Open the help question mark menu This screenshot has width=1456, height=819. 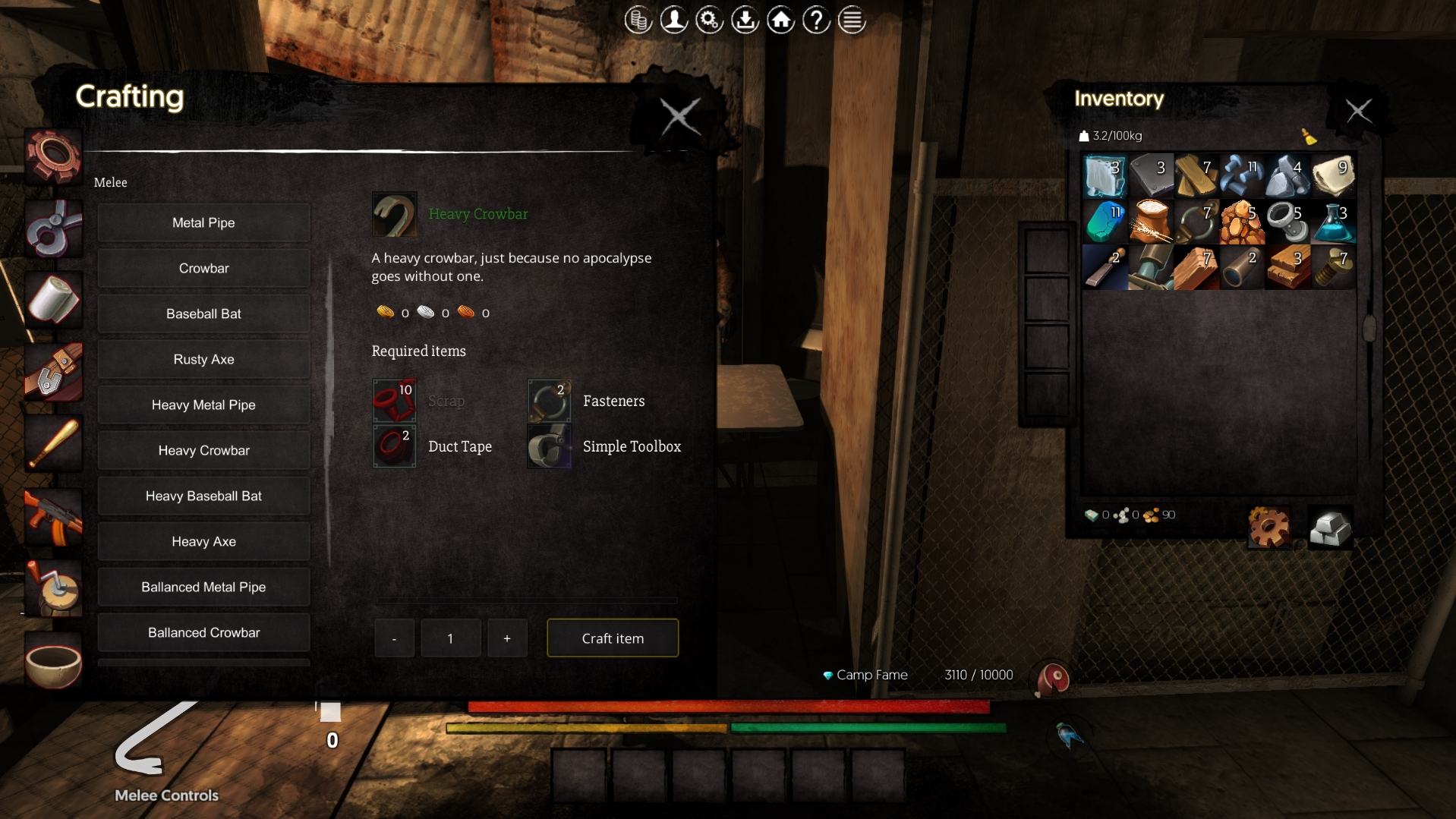[816, 20]
